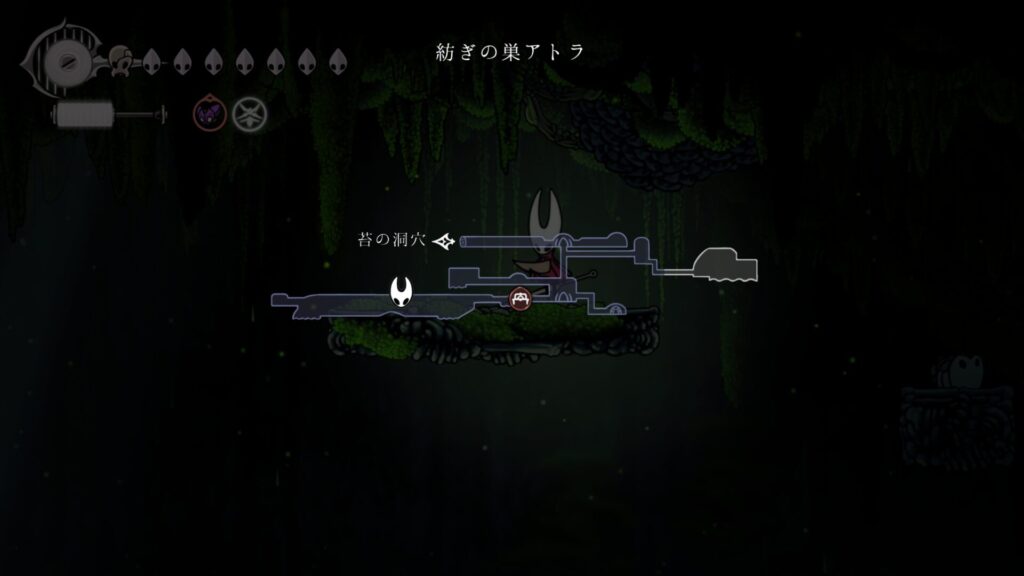The image size is (1024, 576).
Task: Select the grey crossed-circle tool icon
Action: 248,115
